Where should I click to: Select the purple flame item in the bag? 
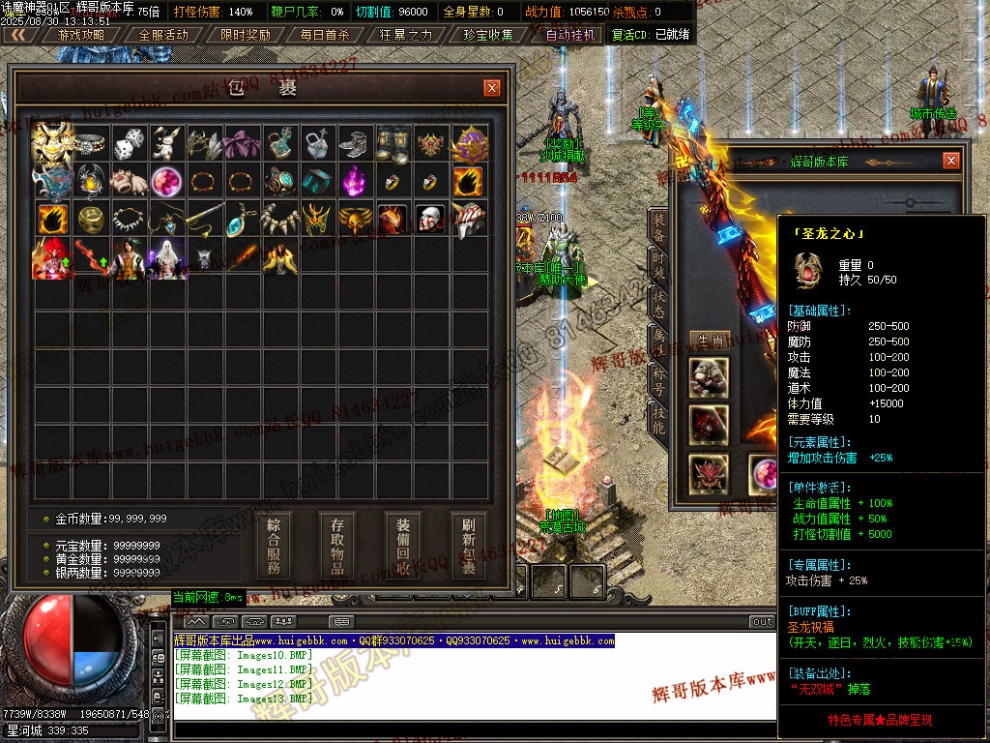click(355, 180)
